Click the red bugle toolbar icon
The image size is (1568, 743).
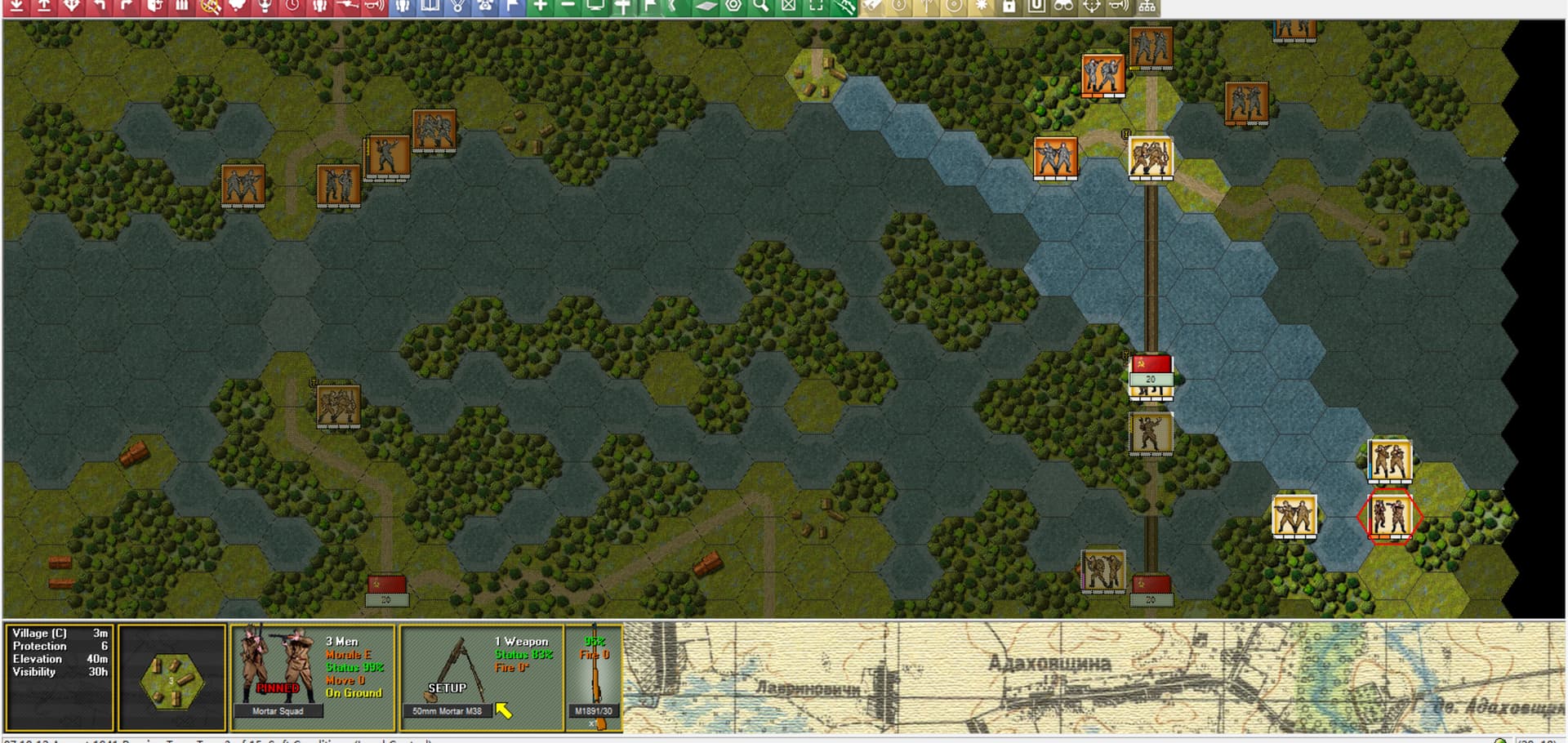pyautogui.click(x=374, y=7)
